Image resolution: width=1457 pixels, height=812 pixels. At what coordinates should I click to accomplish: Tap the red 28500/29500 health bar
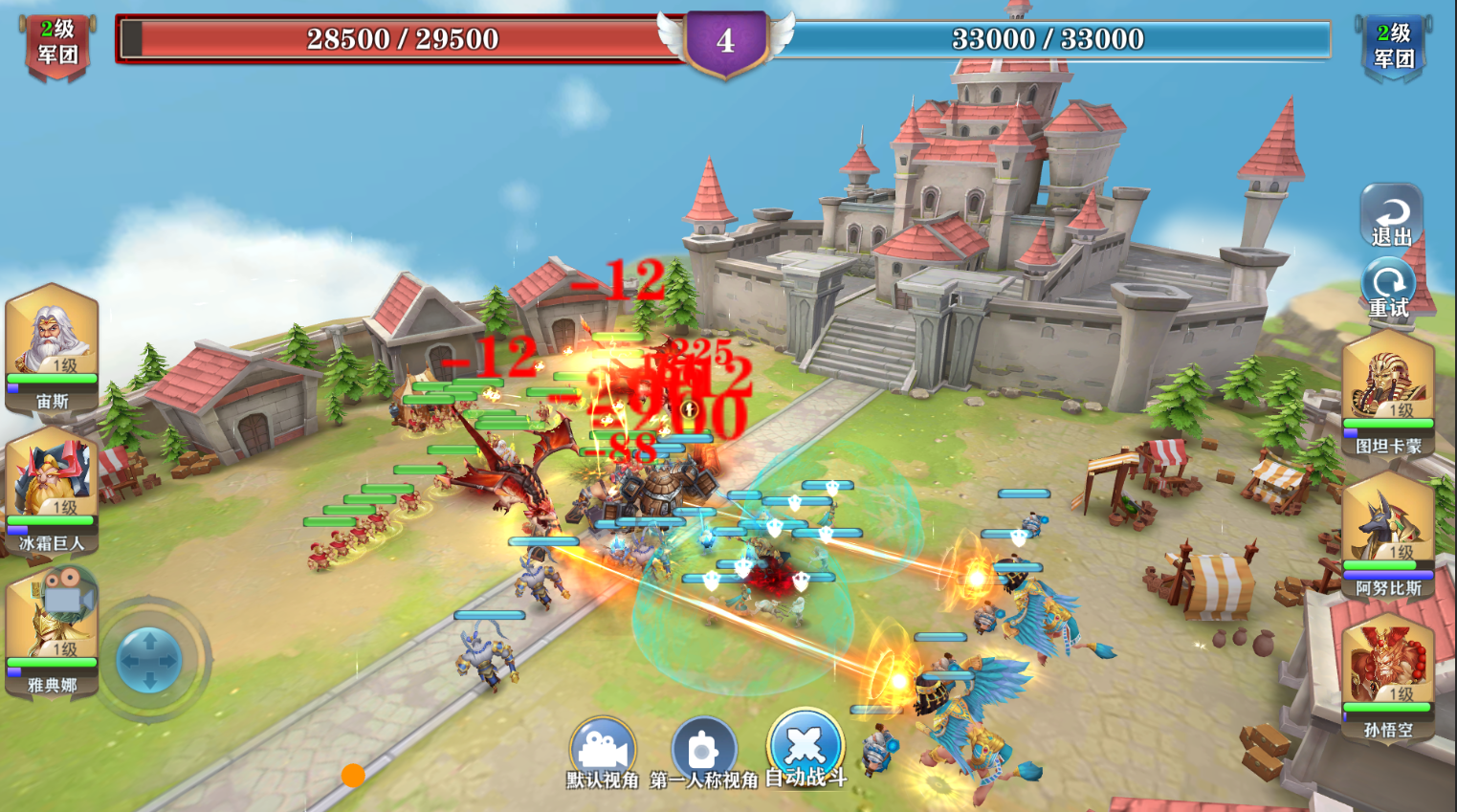click(383, 39)
